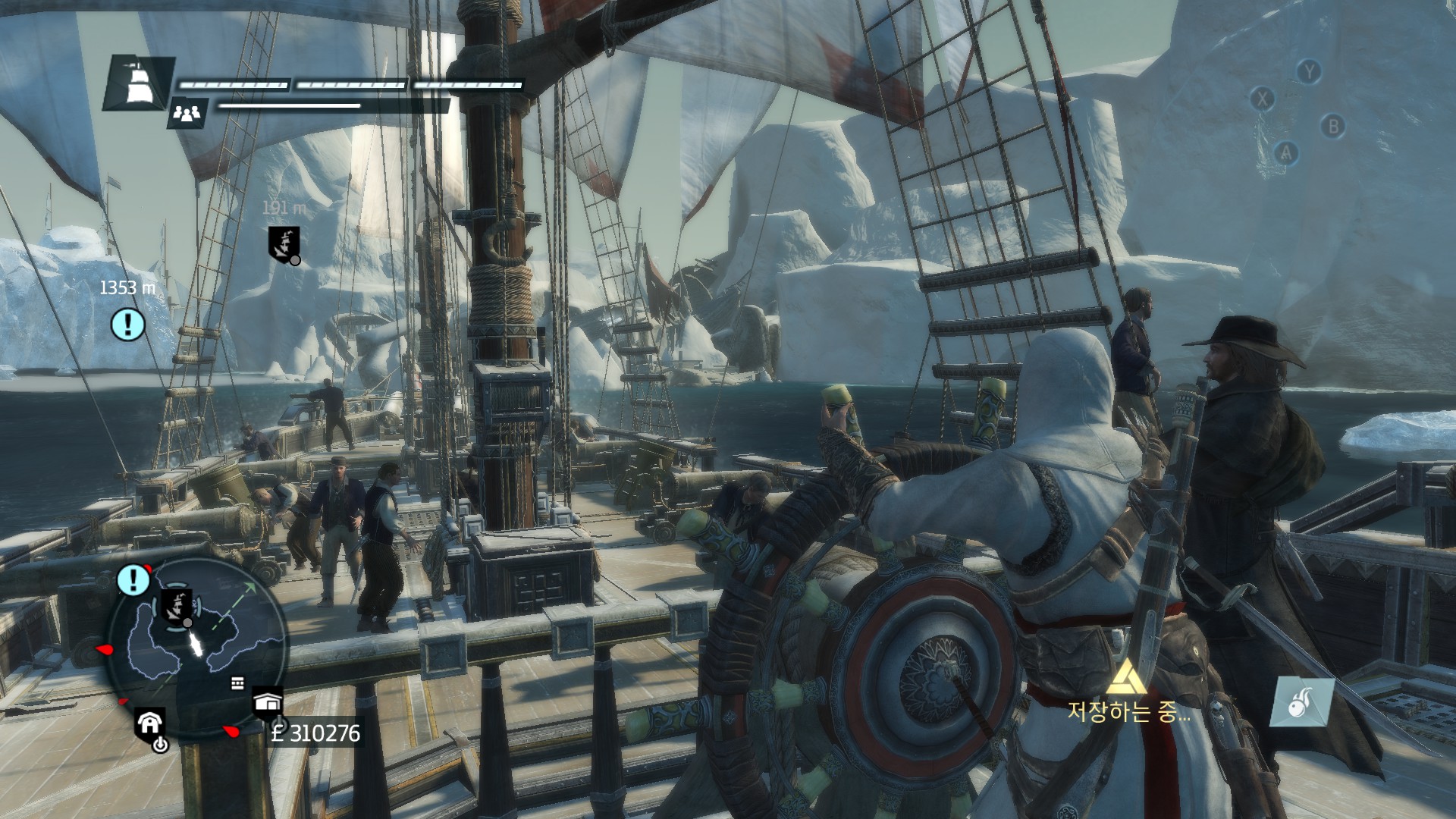Click the white ship arrow on minimap
The width and height of the screenshot is (1456, 819).
tap(197, 645)
